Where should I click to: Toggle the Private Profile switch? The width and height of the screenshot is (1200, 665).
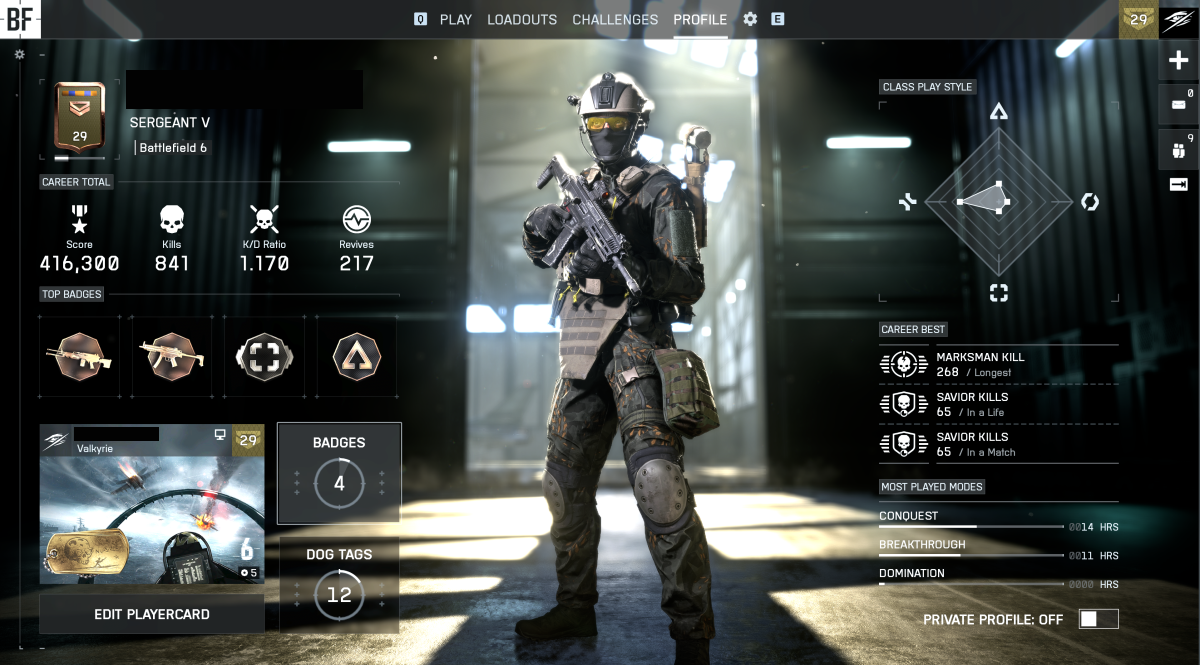(1098, 619)
